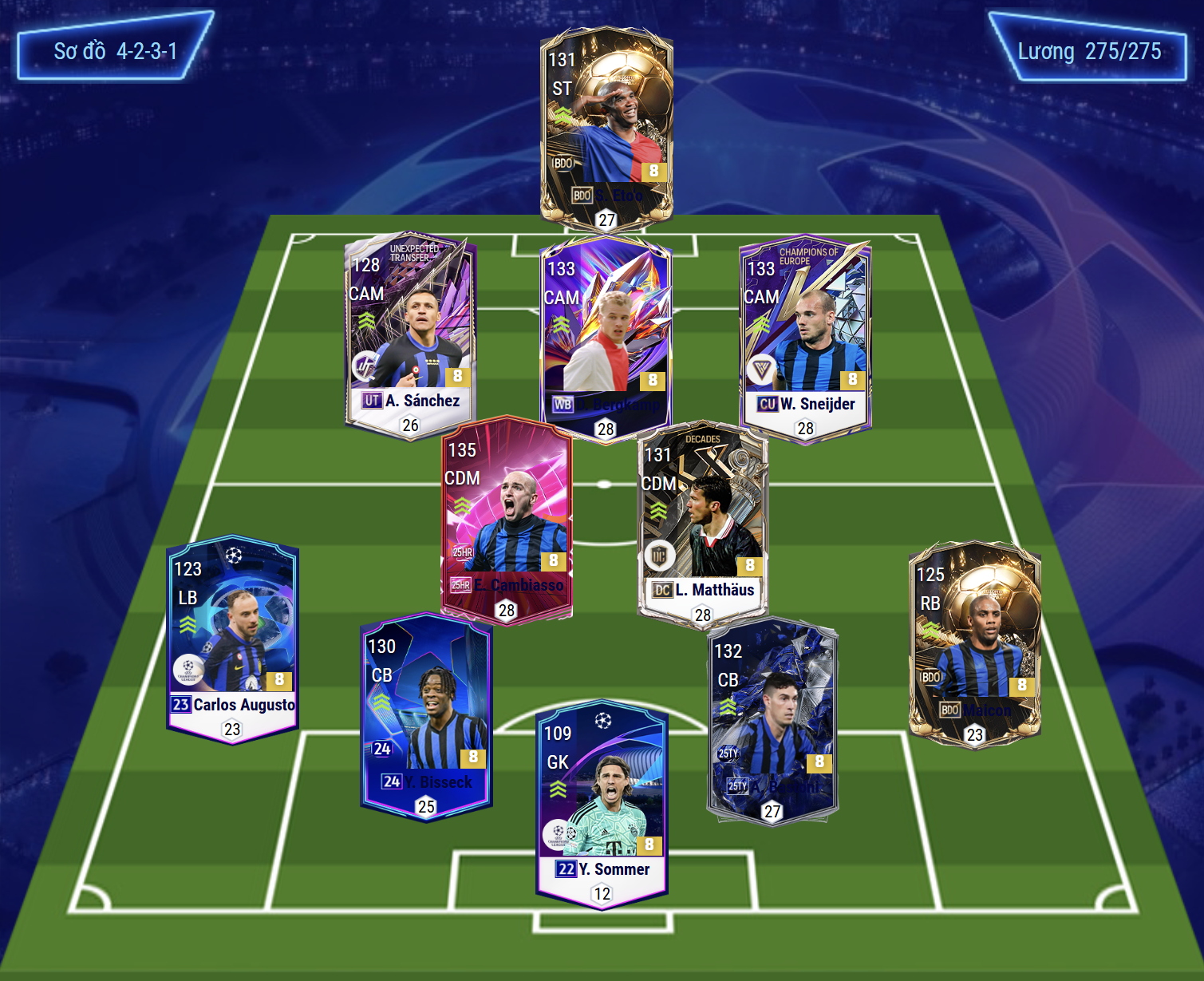The image size is (1204, 981).
Task: Choose the A. Sánchez CAM card
Action: click(x=410, y=335)
